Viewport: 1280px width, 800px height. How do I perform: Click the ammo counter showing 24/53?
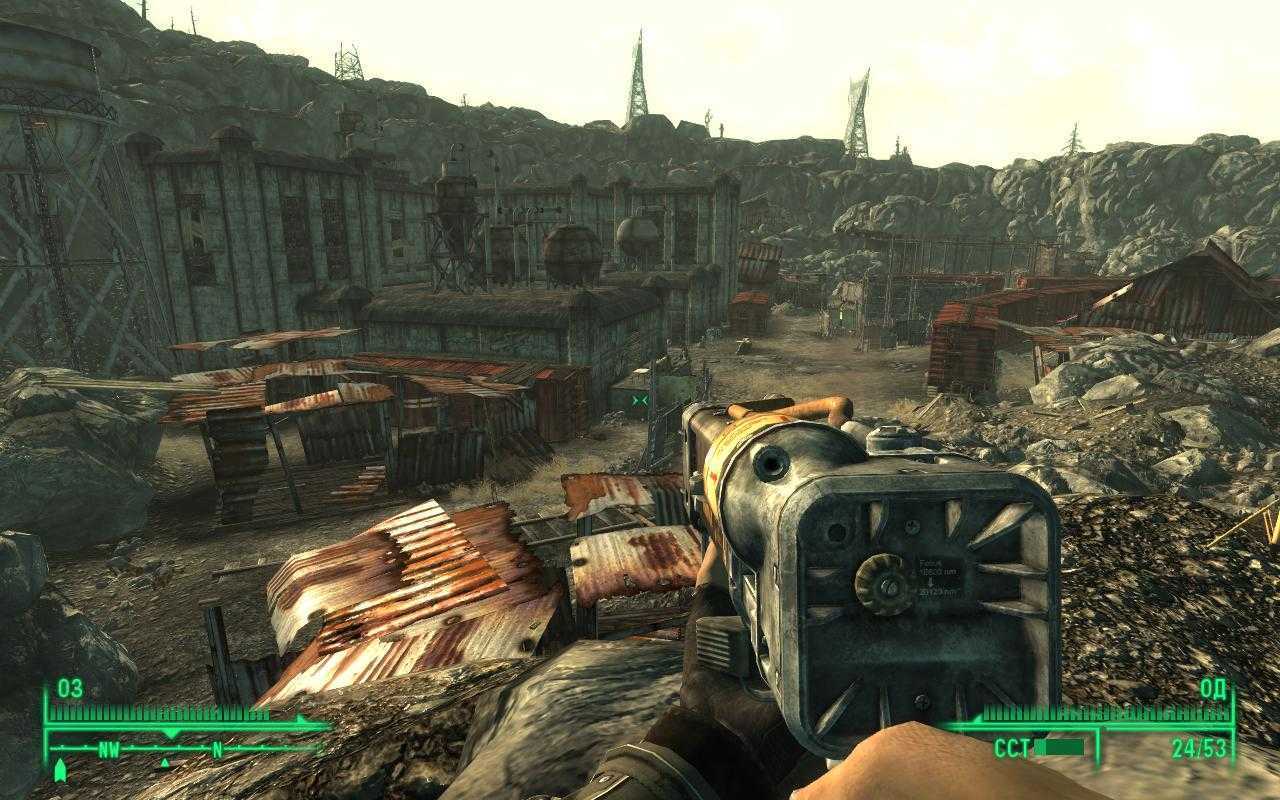[1200, 748]
